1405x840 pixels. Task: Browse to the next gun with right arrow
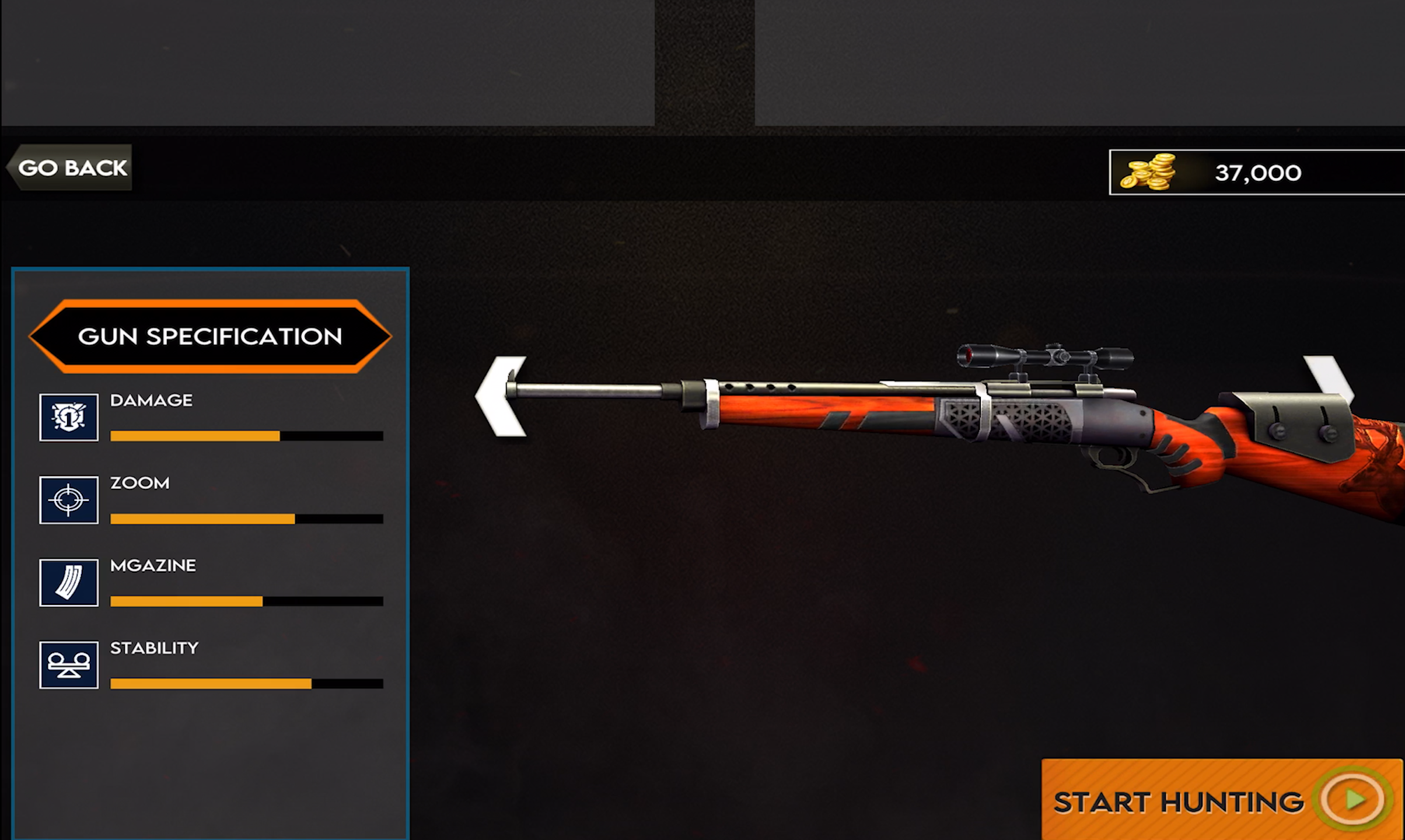(x=1330, y=379)
